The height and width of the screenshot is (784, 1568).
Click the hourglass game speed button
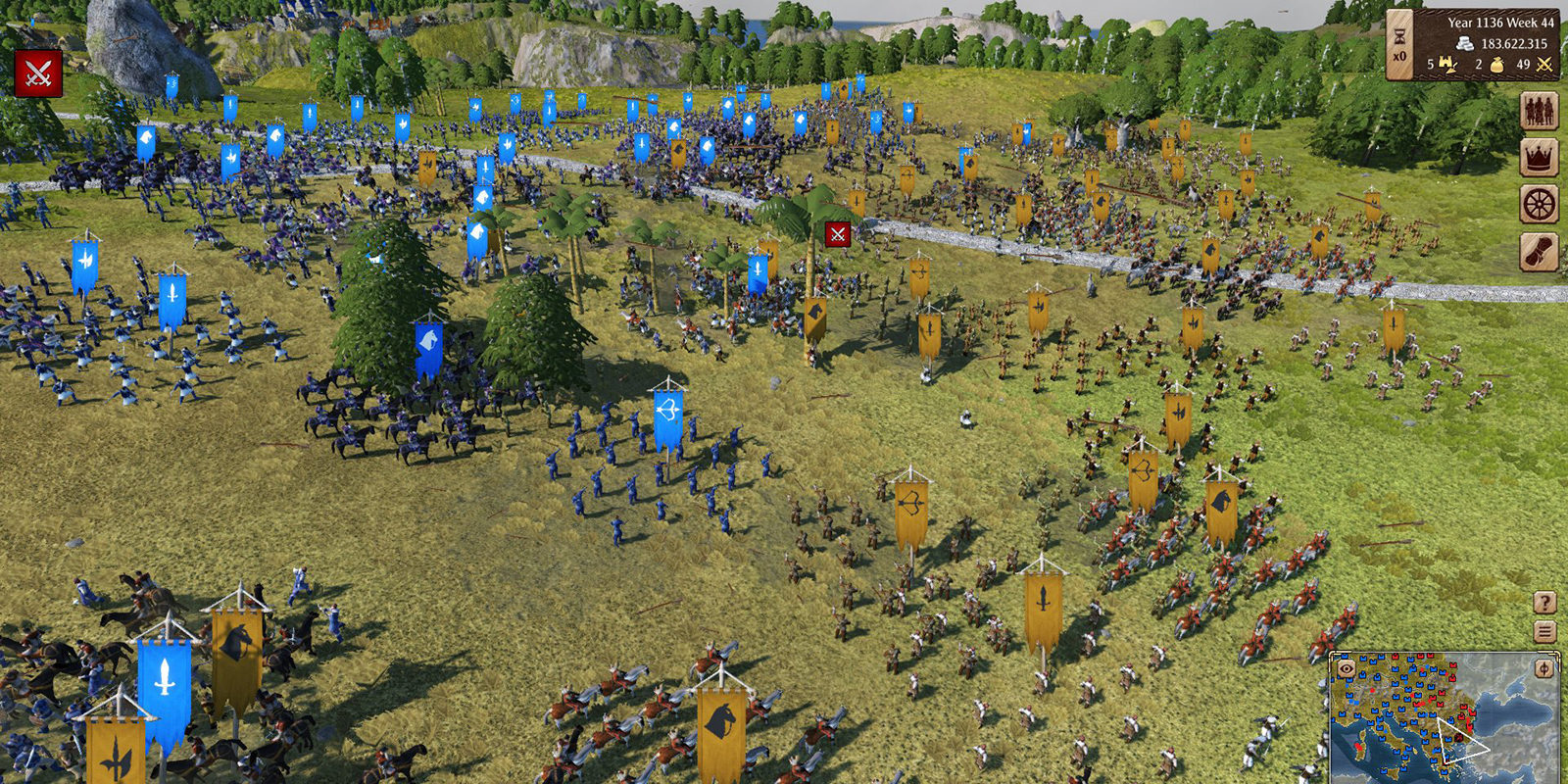pyautogui.click(x=1399, y=45)
